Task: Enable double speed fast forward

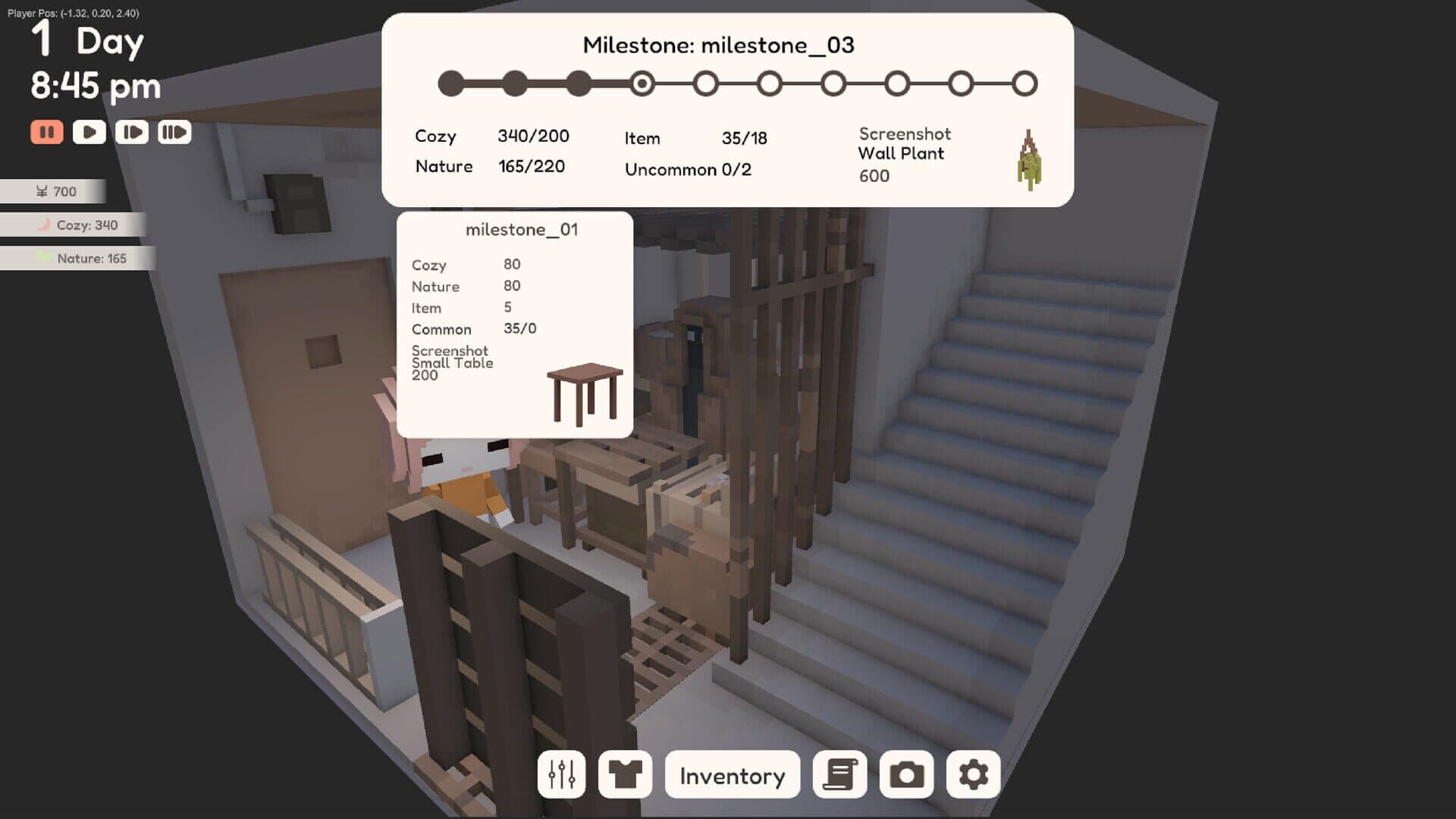Action: click(132, 131)
